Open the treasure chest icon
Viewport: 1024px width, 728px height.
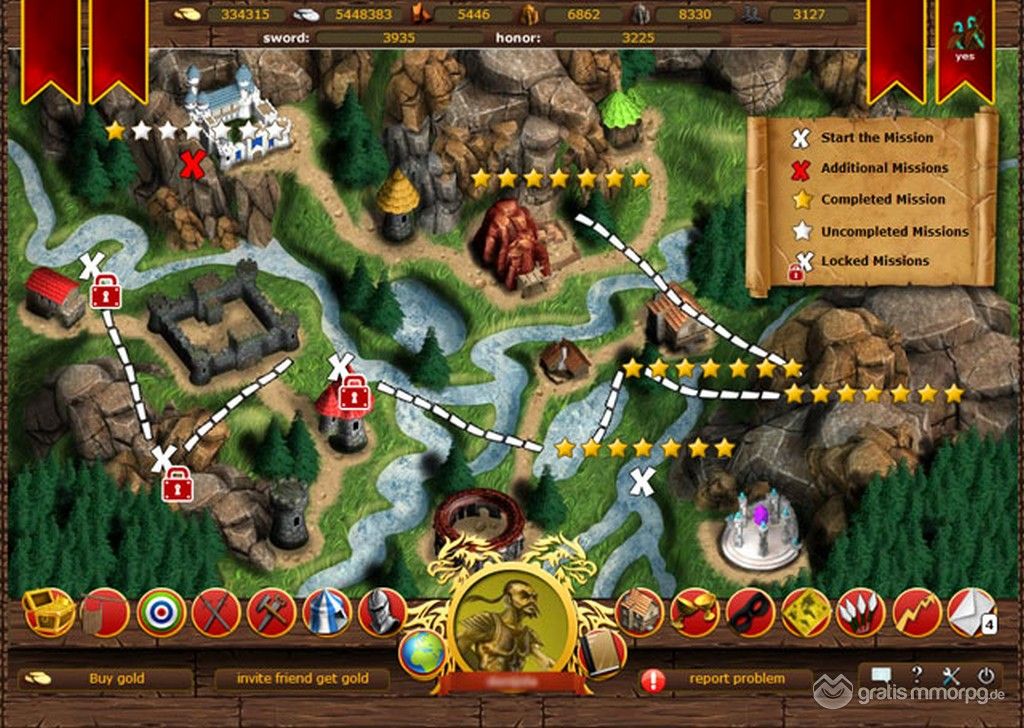(x=48, y=611)
